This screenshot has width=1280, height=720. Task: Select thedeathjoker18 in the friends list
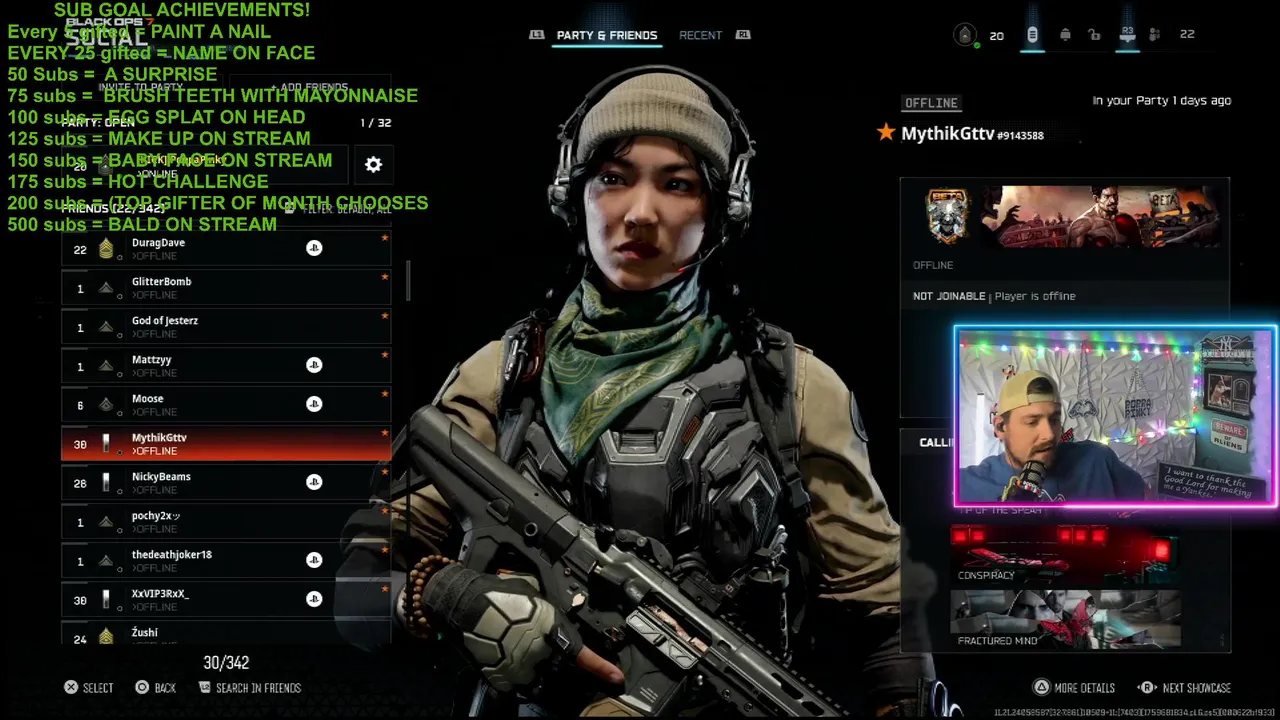coord(225,561)
